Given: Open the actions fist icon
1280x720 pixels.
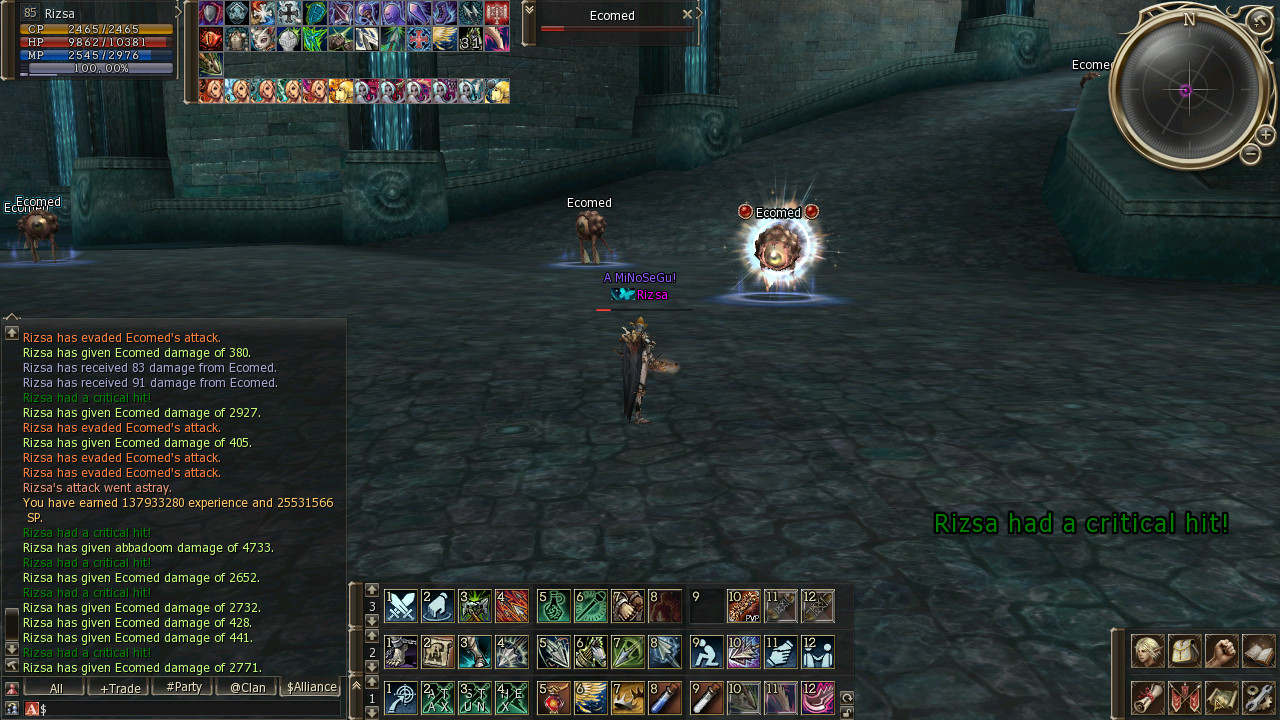Looking at the screenshot, I should pyautogui.click(x=1221, y=651).
